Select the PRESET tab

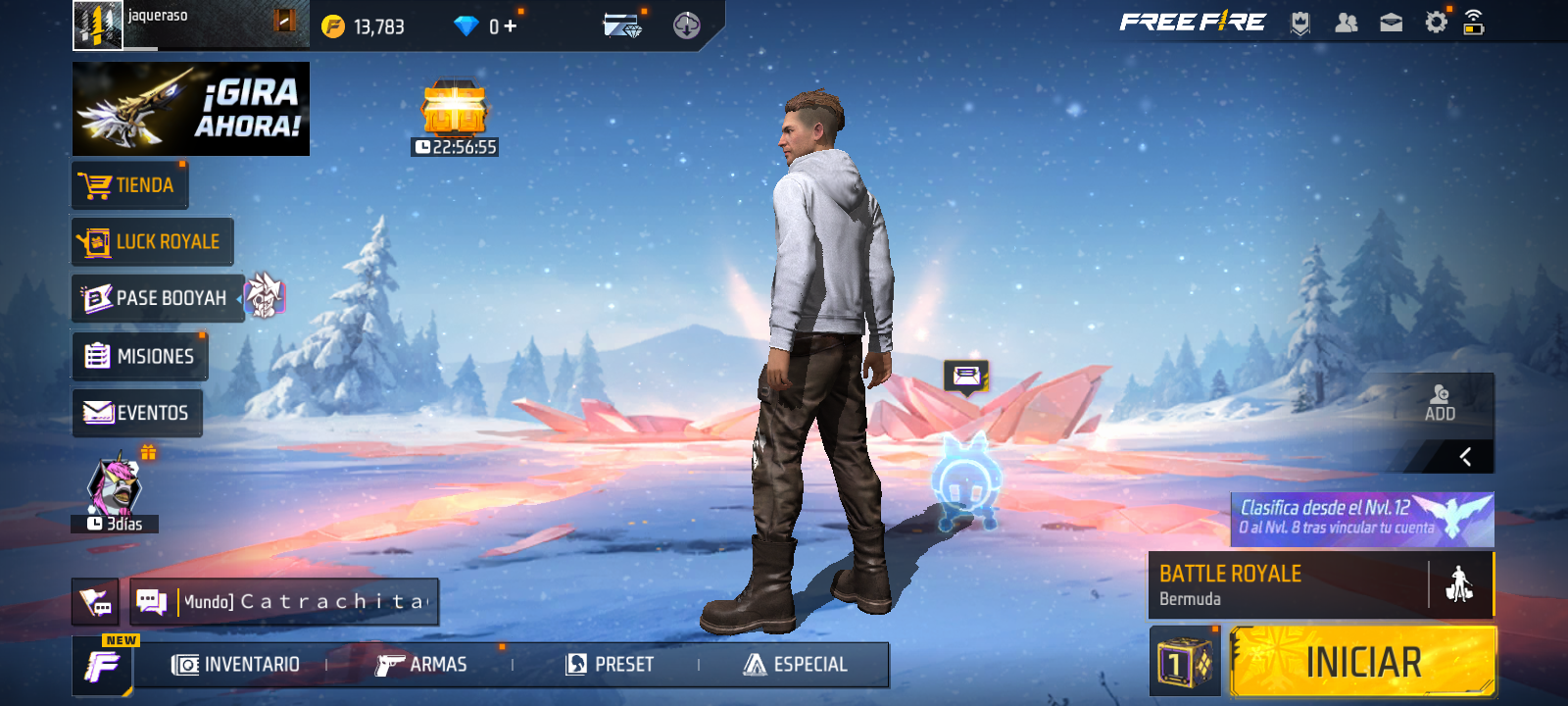coord(610,665)
